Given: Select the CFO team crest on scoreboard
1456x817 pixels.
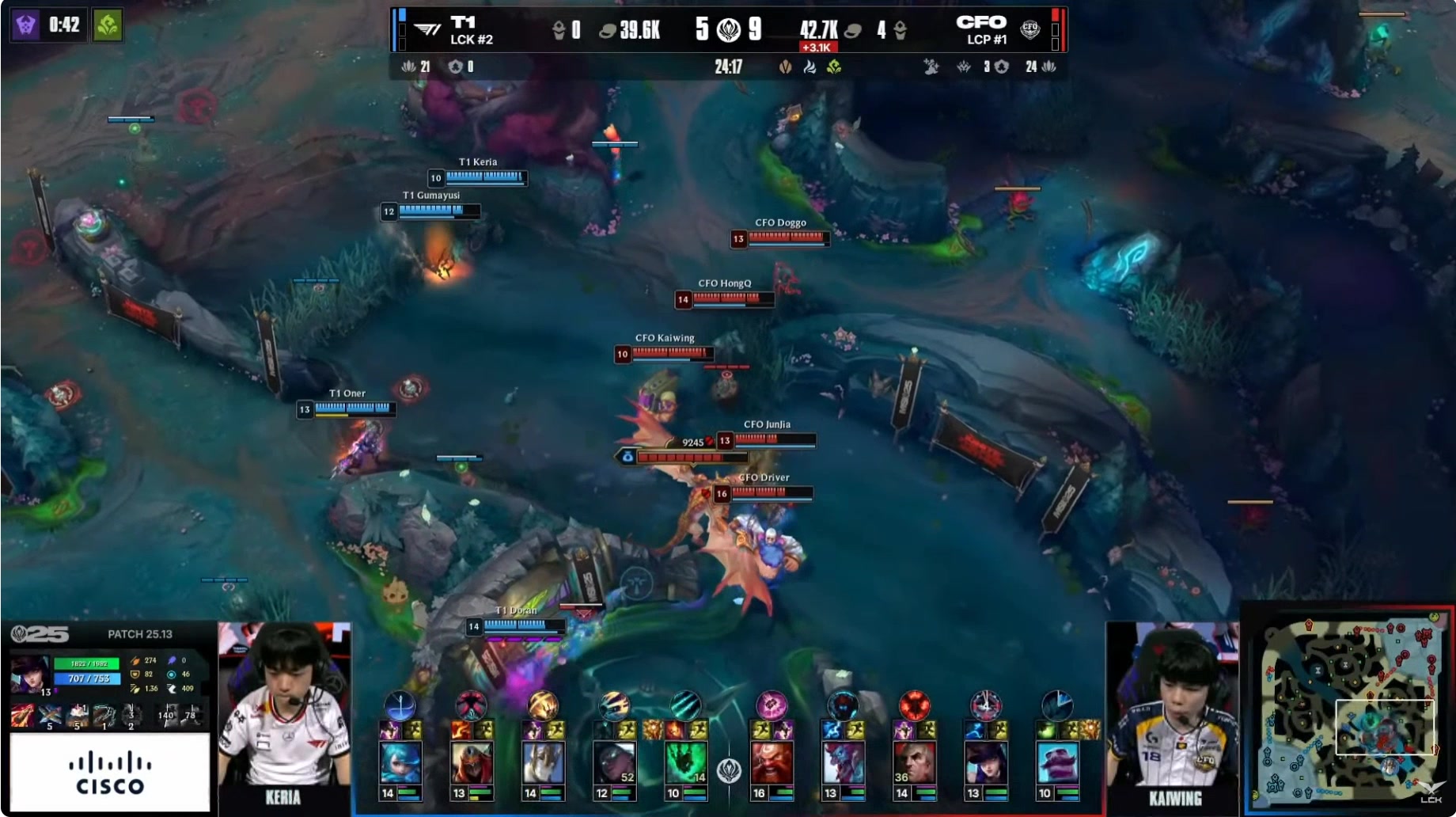Looking at the screenshot, I should click(x=1029, y=30).
